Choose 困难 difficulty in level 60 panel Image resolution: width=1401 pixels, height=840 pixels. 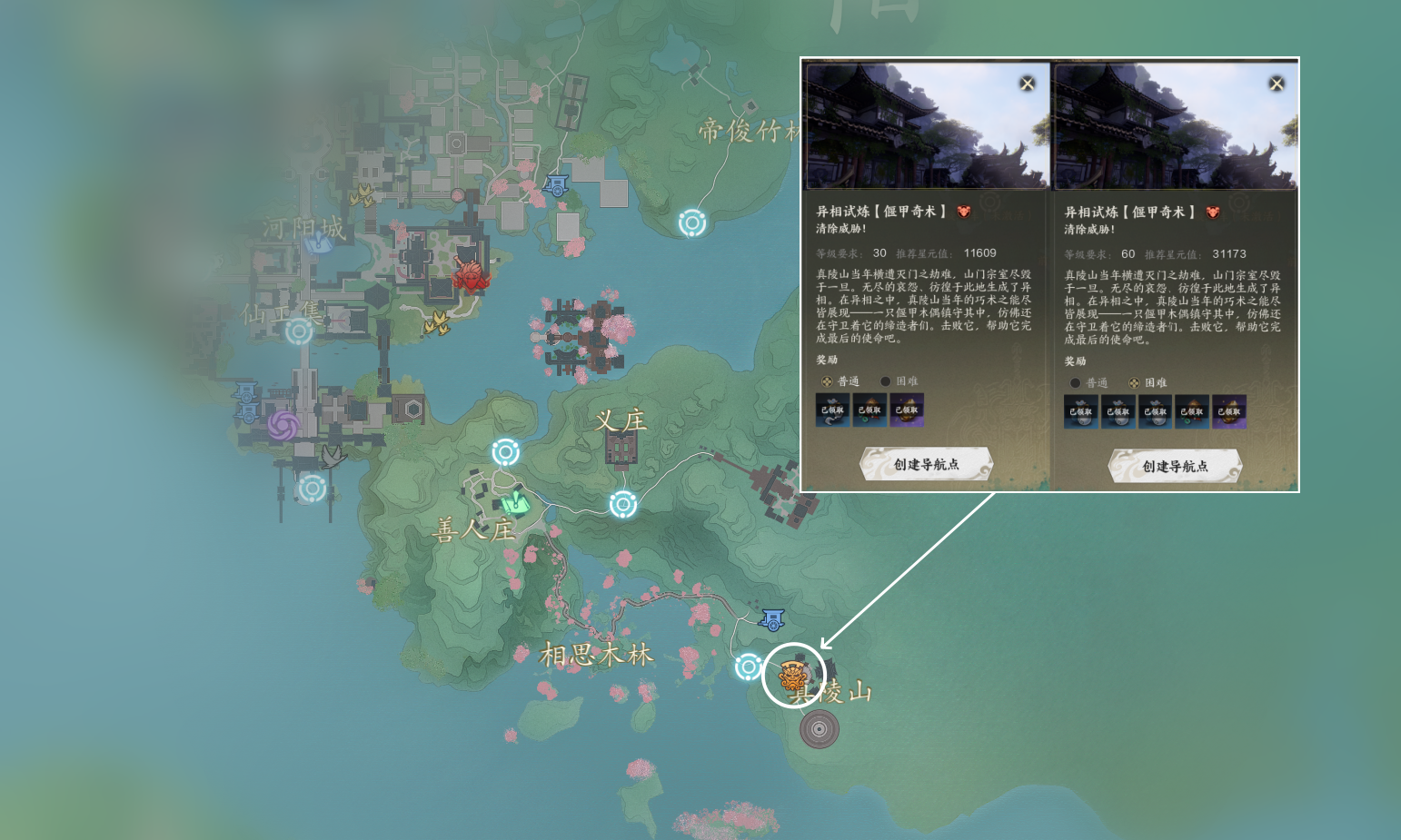click(x=1134, y=383)
